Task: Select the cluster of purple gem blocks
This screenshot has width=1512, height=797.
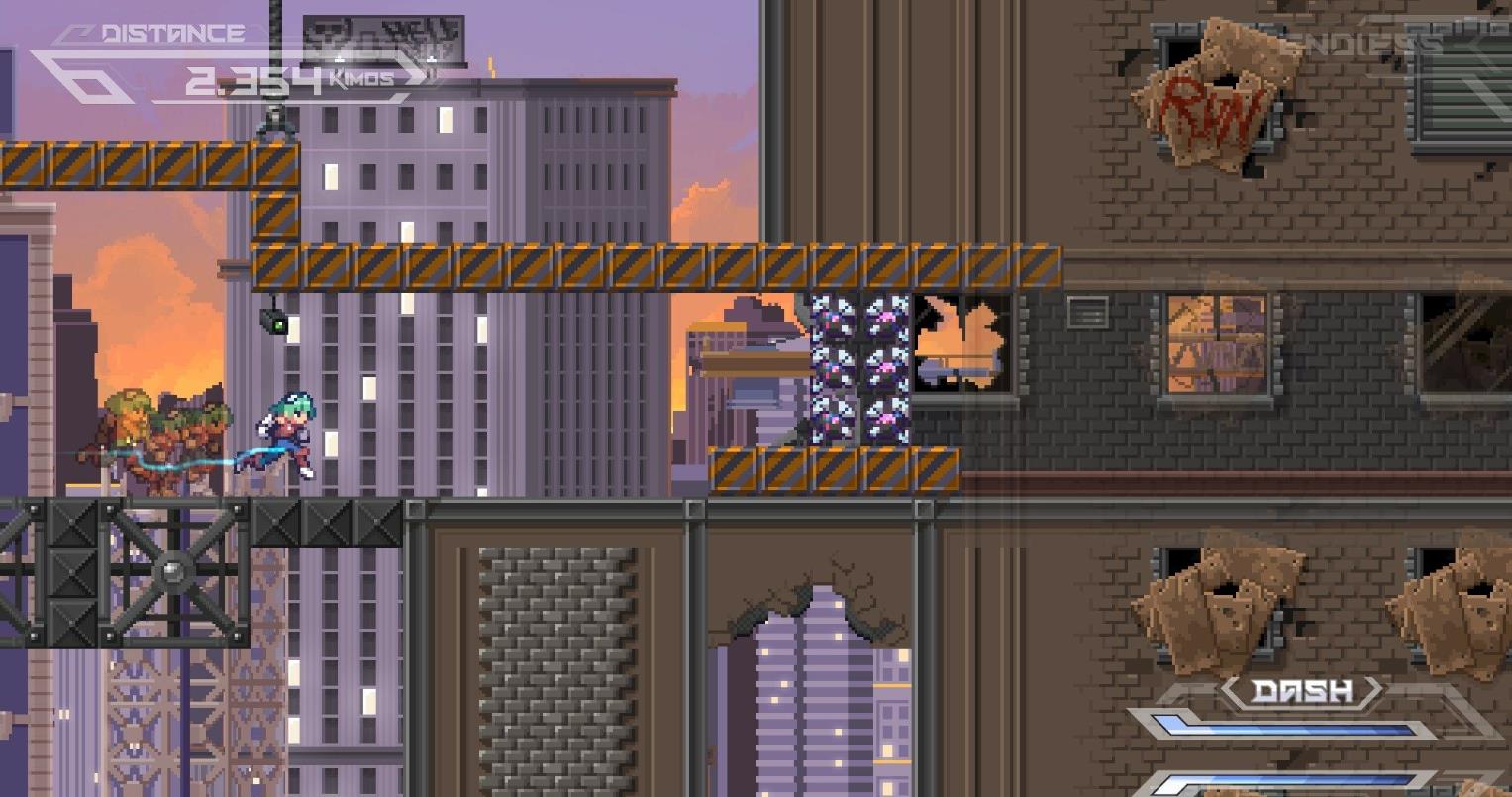Action: tap(858, 366)
